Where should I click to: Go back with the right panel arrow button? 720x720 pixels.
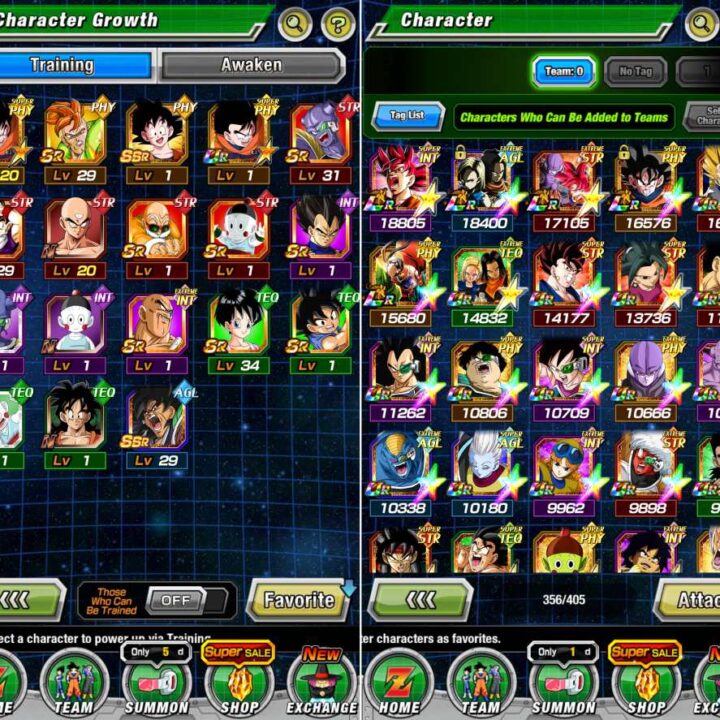click(421, 600)
